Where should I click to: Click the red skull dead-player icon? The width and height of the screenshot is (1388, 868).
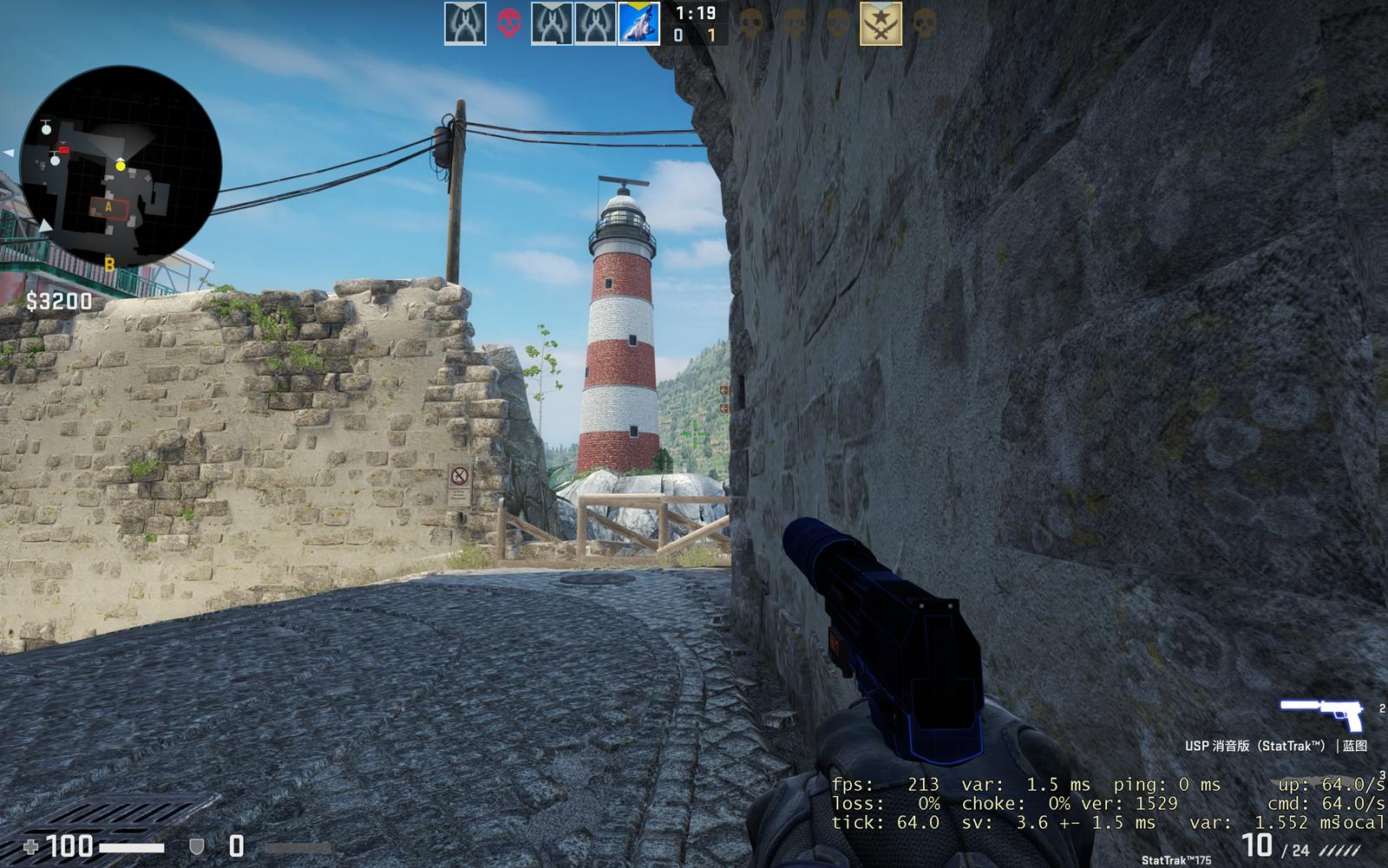click(x=509, y=23)
